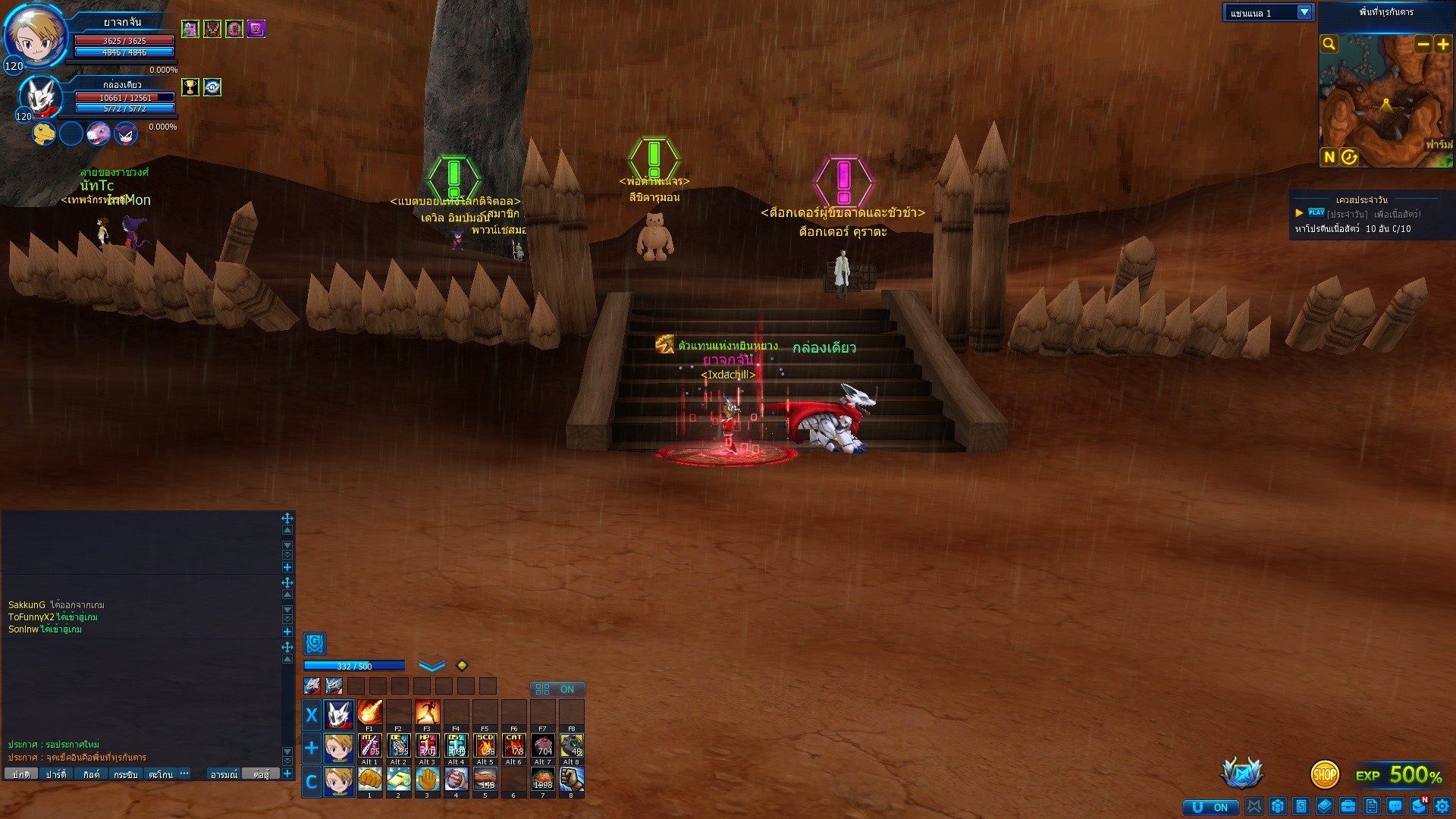
Task: Toggle the quick slot ON button
Action: pos(557,689)
